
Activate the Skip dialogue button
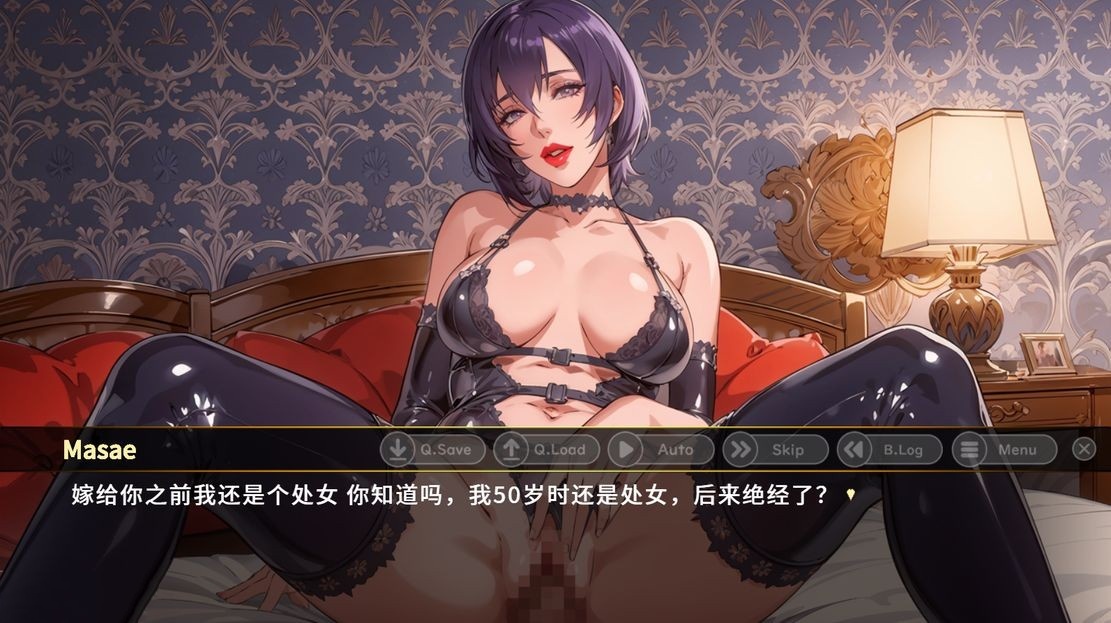tap(775, 450)
